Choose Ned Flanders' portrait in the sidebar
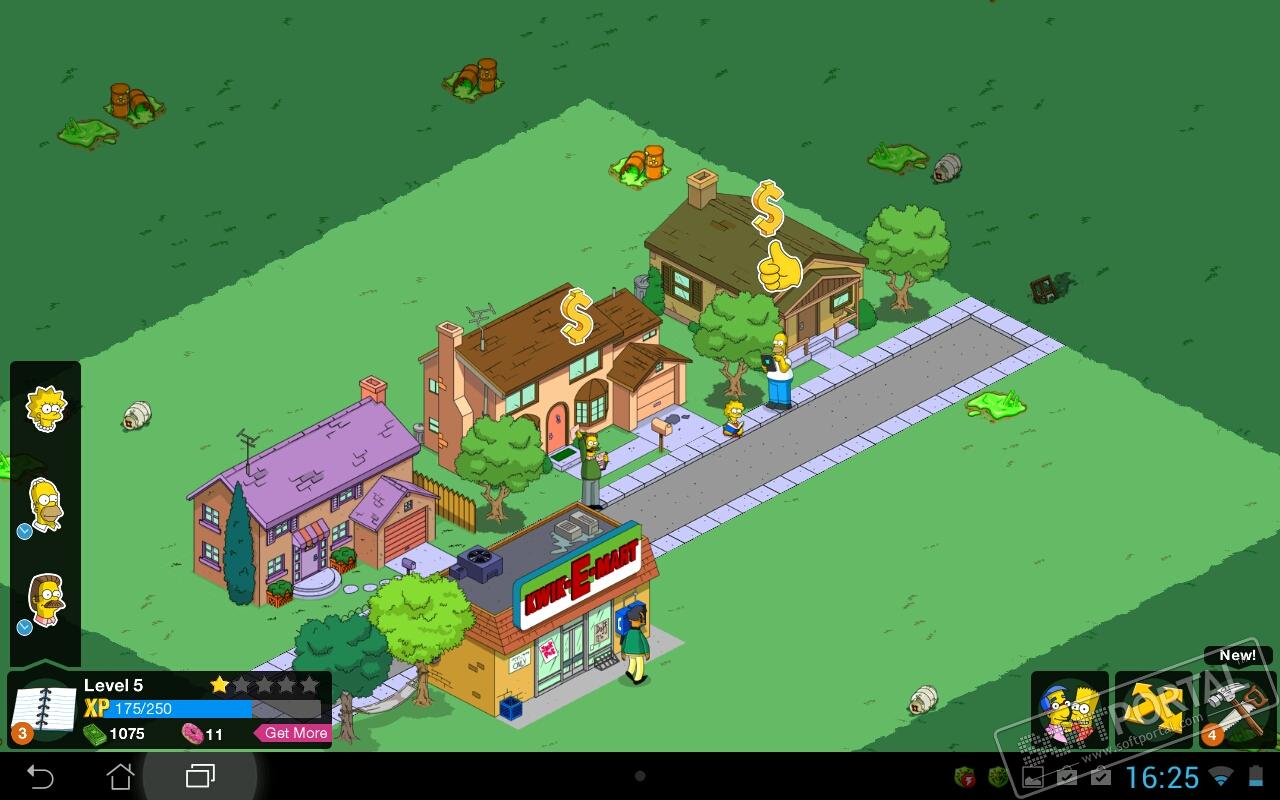The image size is (1280, 800). coord(46,599)
